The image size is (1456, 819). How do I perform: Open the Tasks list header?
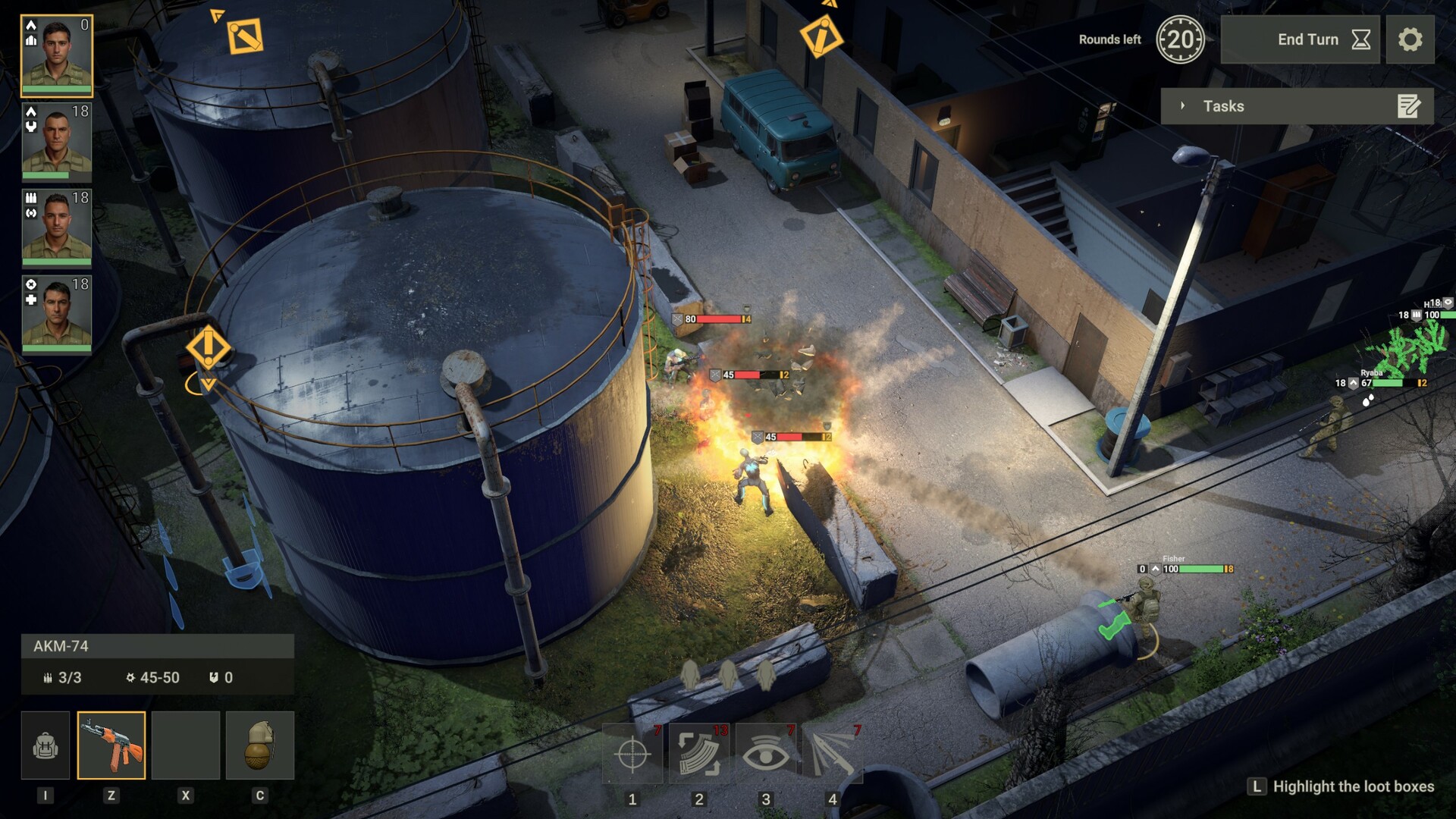pos(1222,106)
